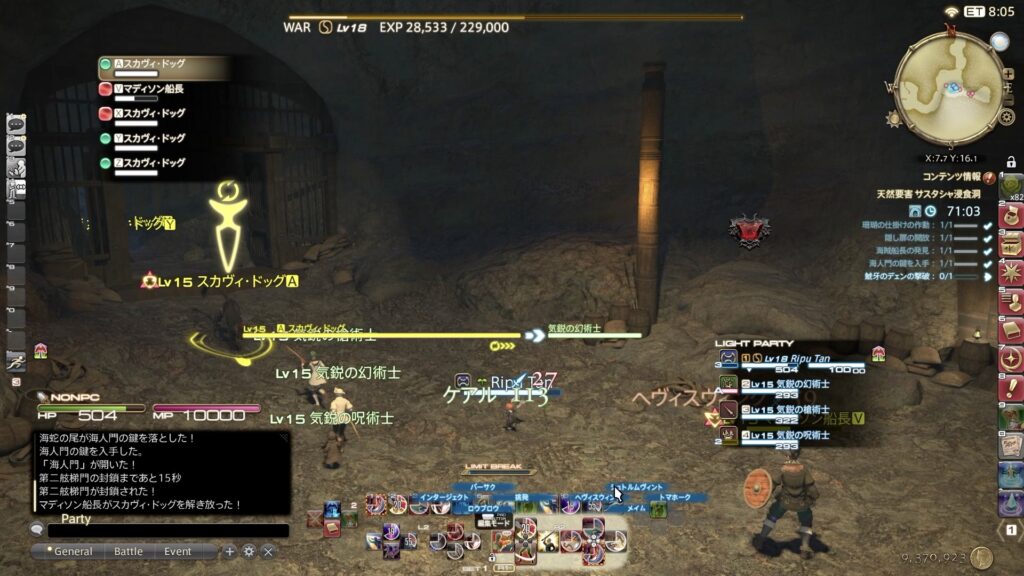The image size is (1024, 576).
Task: Click the chat text input field
Action: click(160, 531)
